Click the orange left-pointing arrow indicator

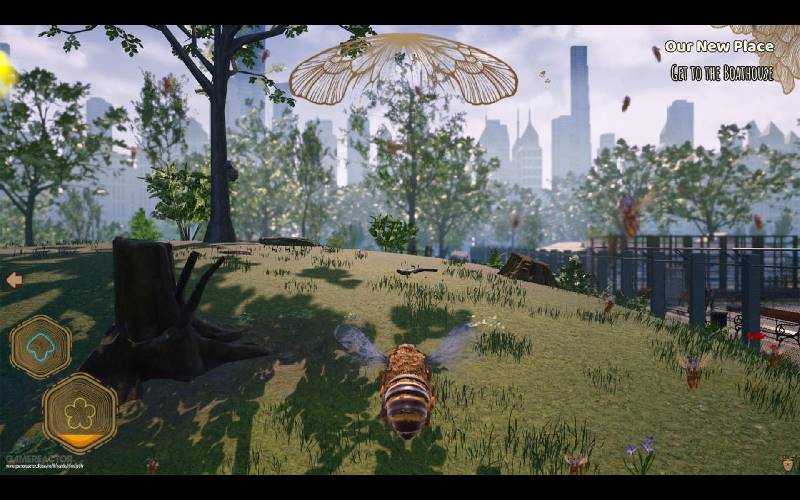[x=14, y=280]
